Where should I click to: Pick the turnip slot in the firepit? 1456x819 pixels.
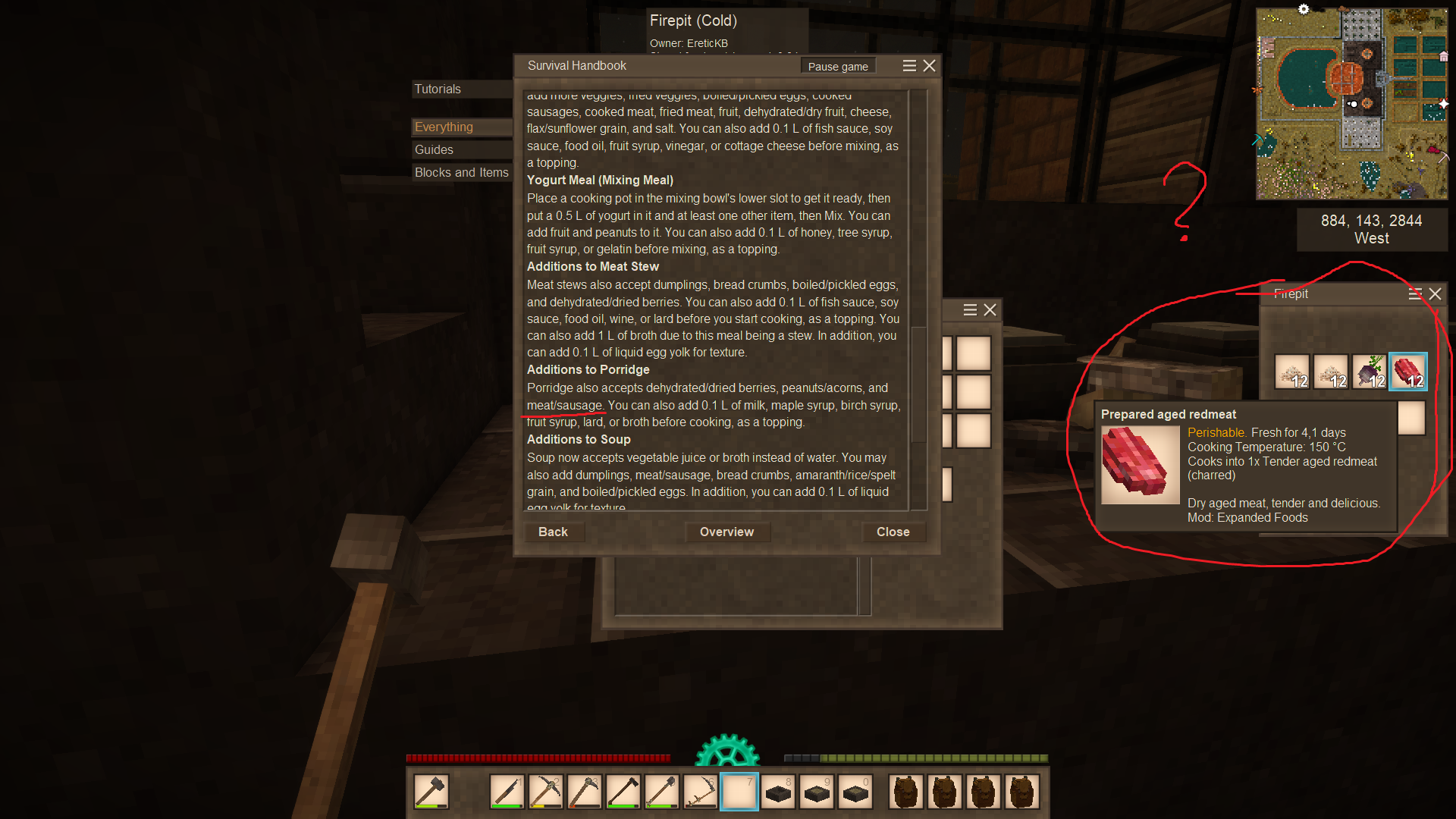[1370, 372]
